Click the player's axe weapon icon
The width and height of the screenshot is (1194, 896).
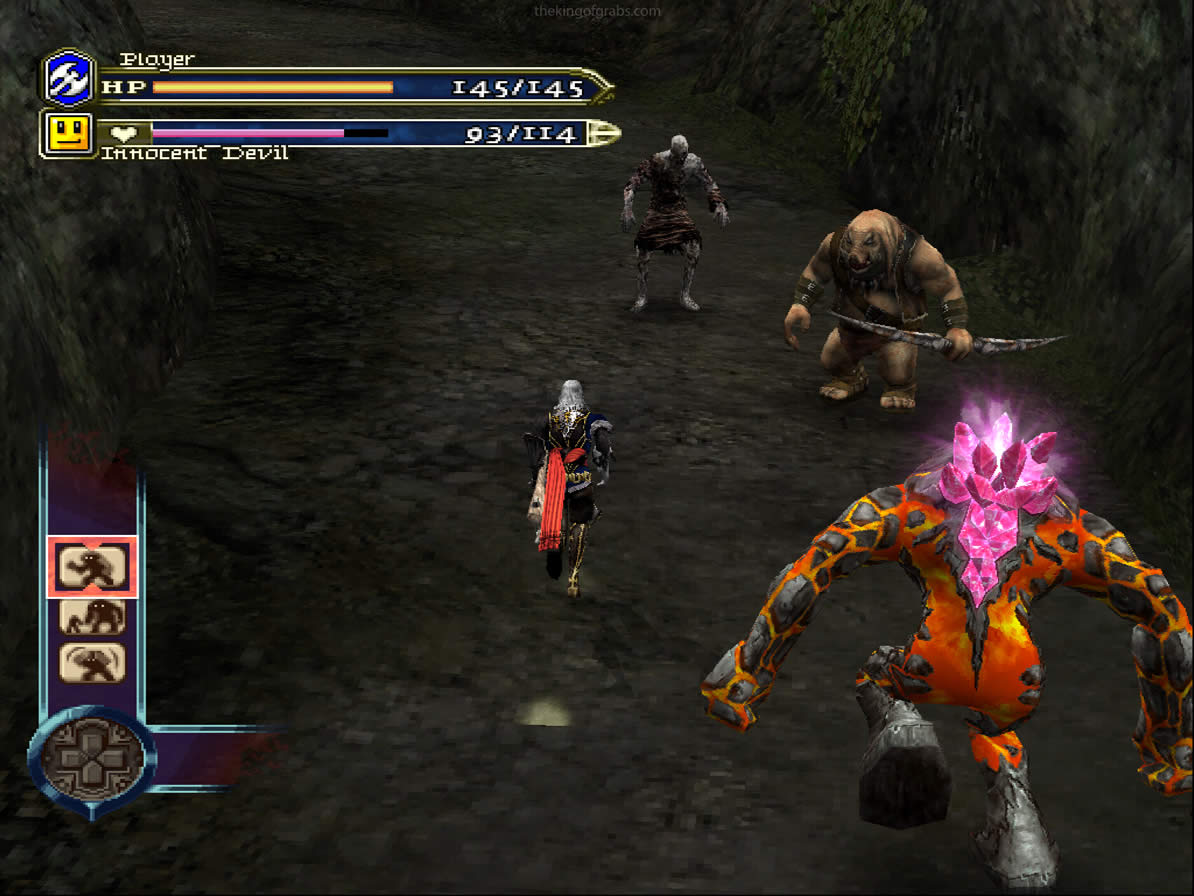coord(69,79)
